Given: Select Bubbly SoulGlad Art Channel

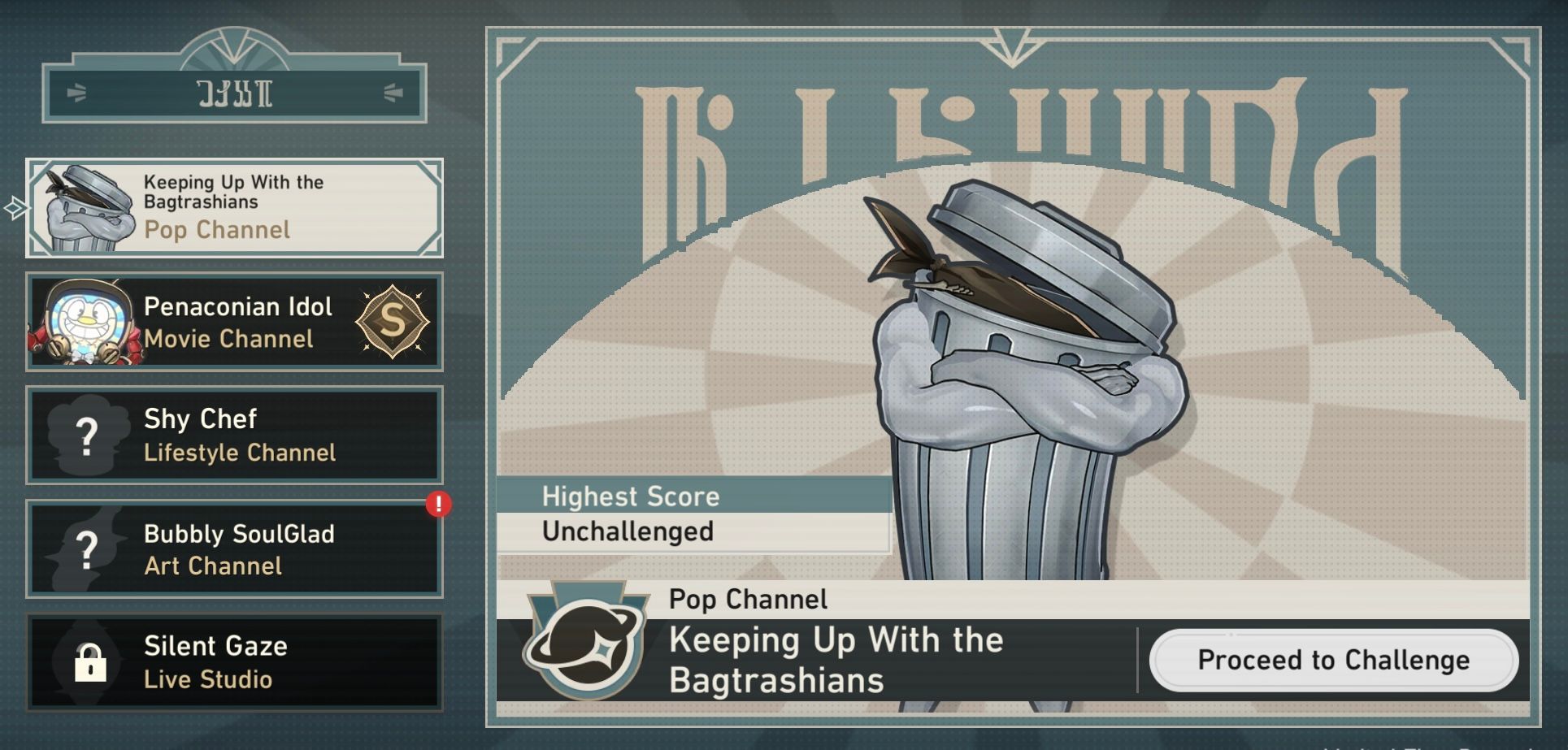Looking at the screenshot, I should [234, 549].
